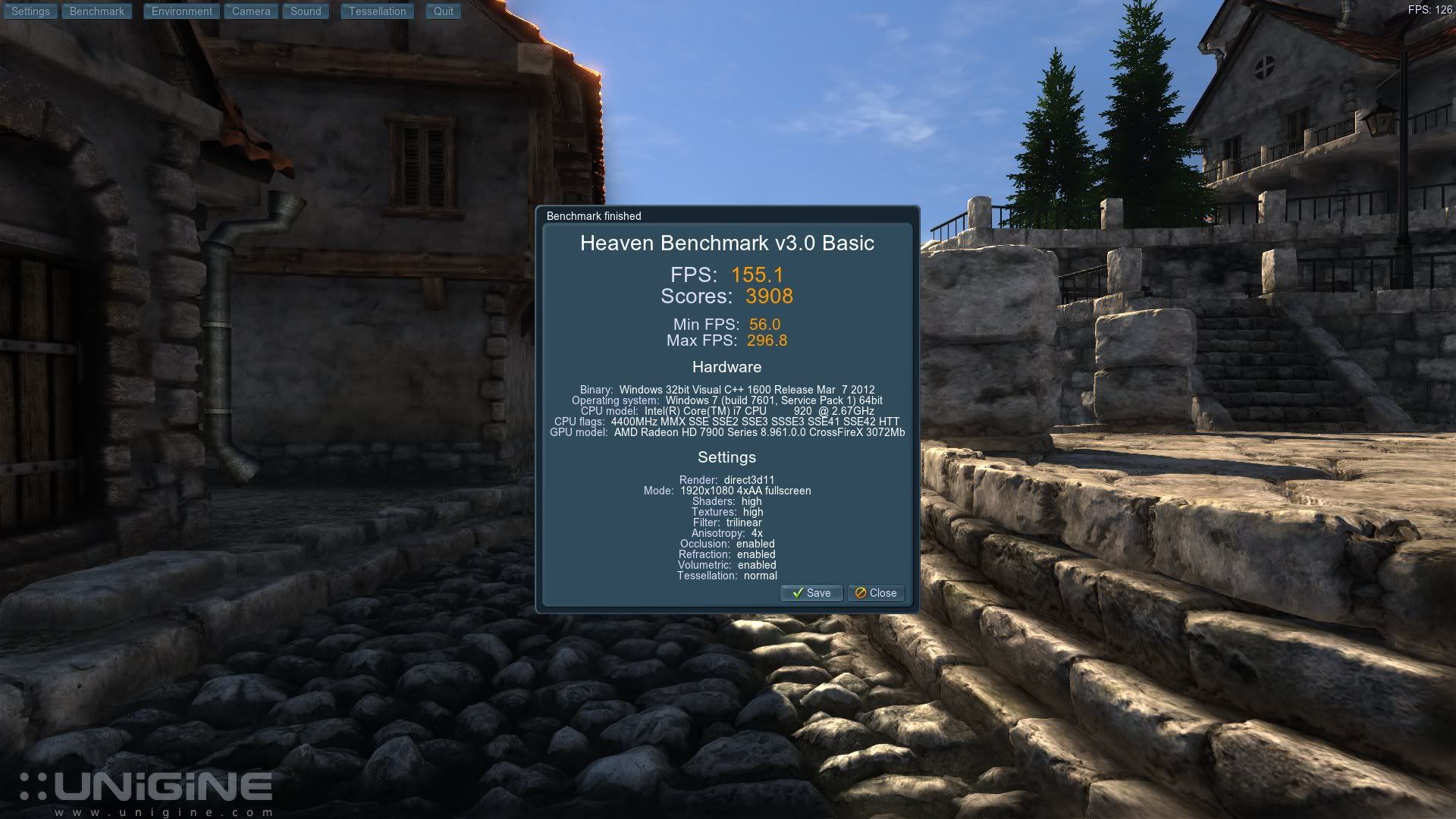Save the benchmark results
This screenshot has height=819, width=1456.
(x=811, y=593)
